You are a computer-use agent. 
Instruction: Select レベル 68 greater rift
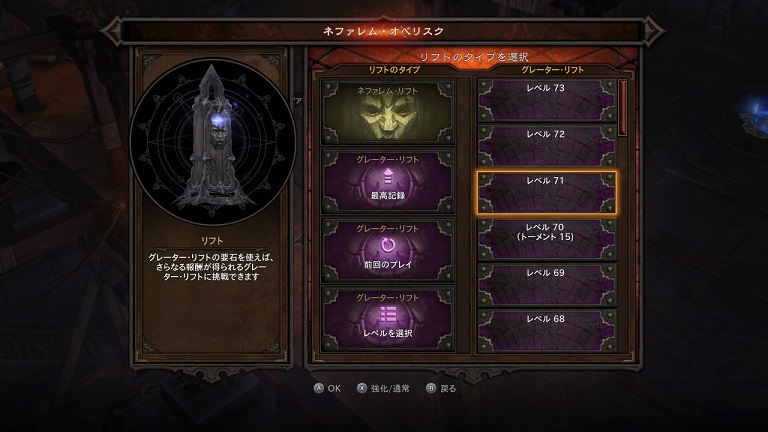click(545, 330)
